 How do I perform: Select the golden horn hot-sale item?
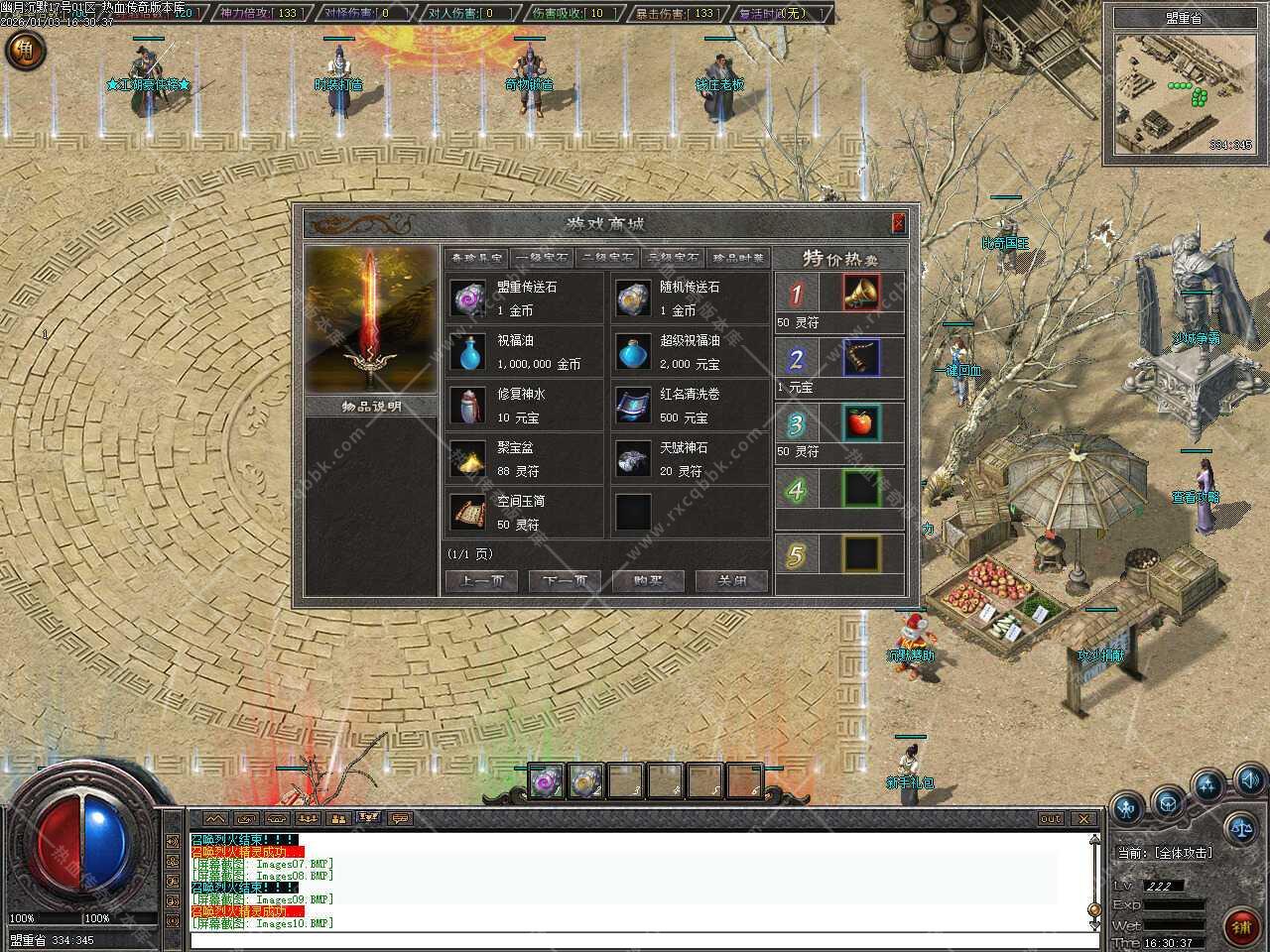coord(861,294)
